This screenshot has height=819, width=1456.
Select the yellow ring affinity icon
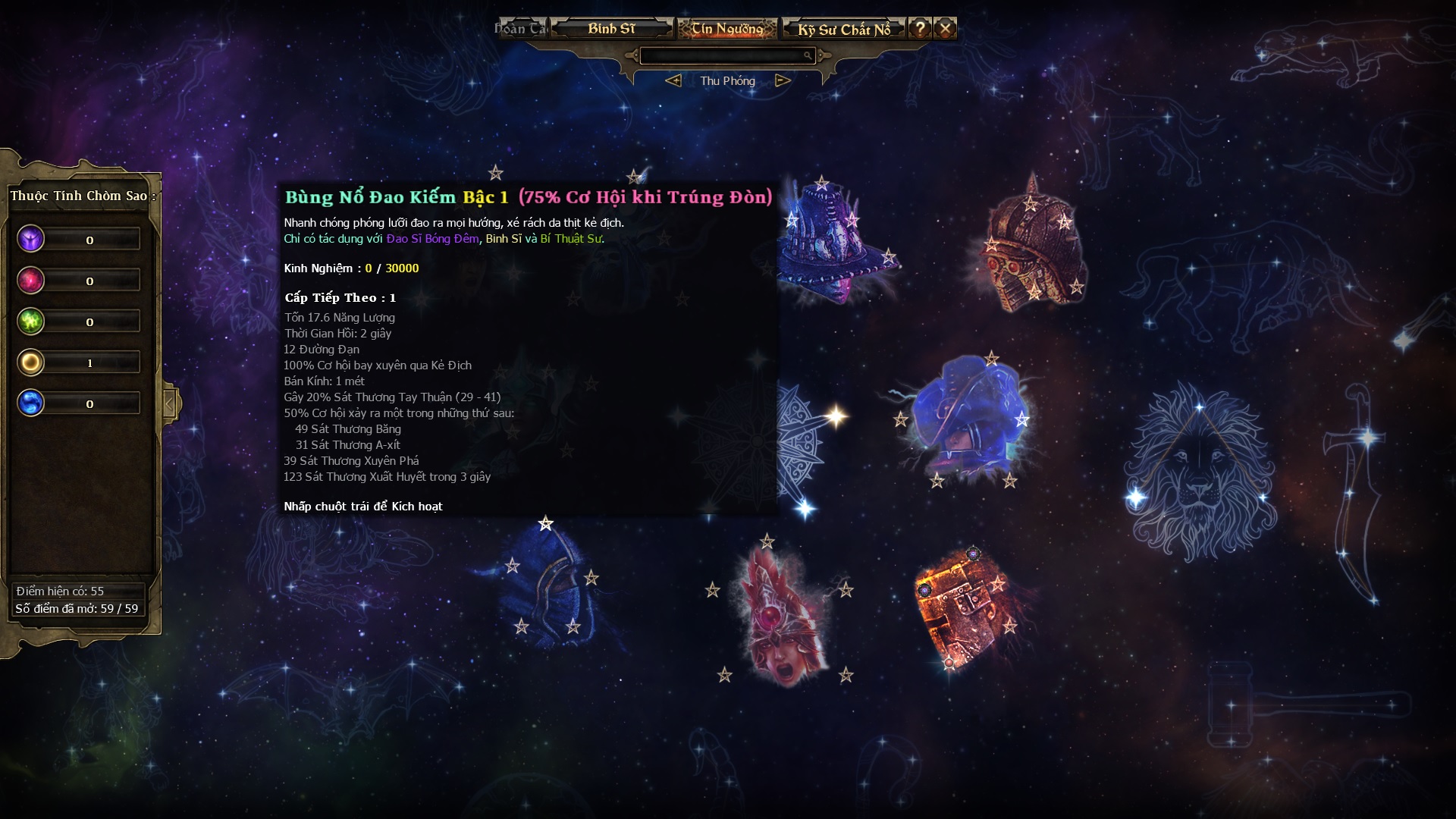31,362
